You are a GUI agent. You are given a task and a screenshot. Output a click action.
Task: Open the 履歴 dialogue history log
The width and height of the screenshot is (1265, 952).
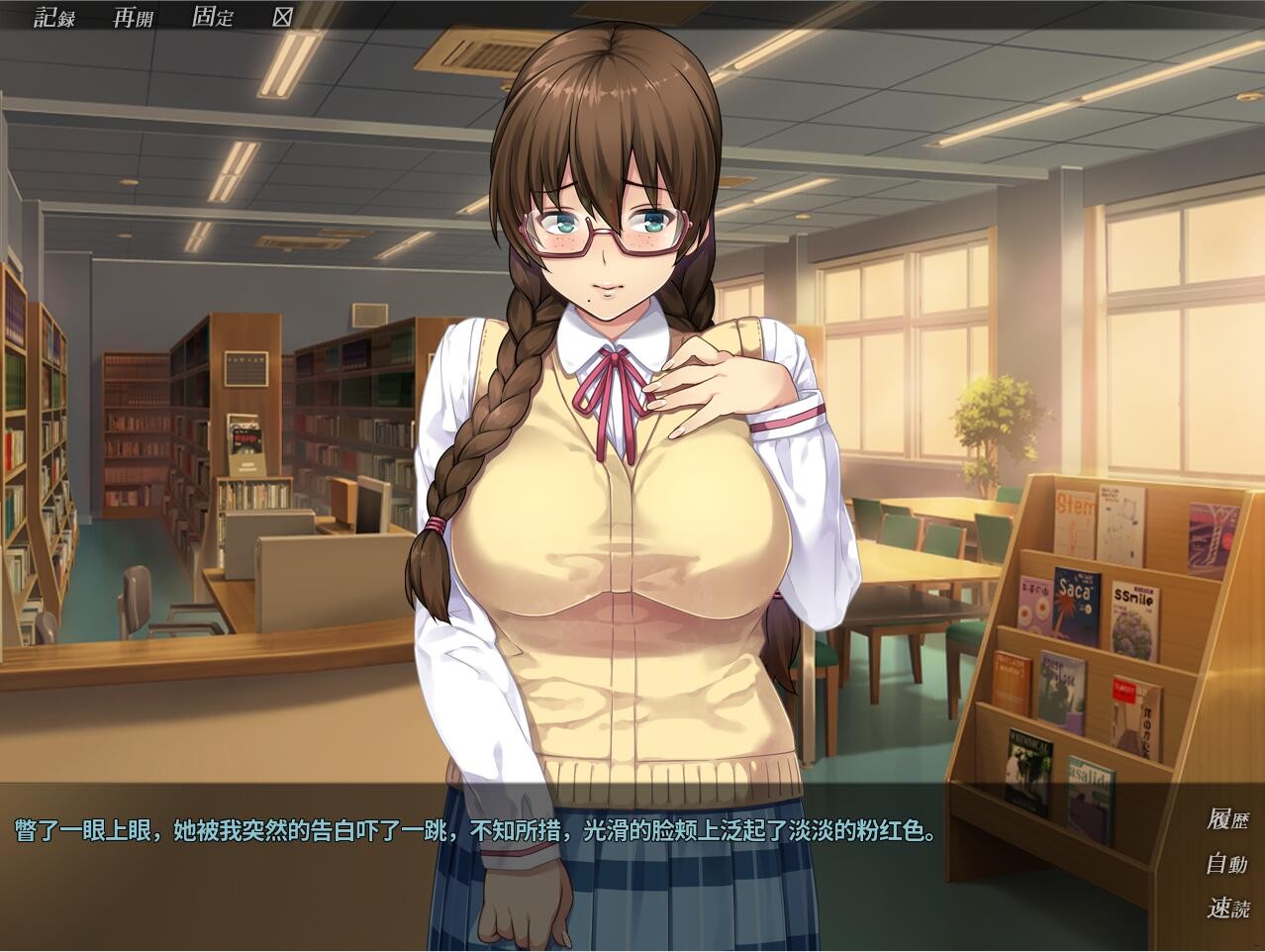click(x=1226, y=819)
